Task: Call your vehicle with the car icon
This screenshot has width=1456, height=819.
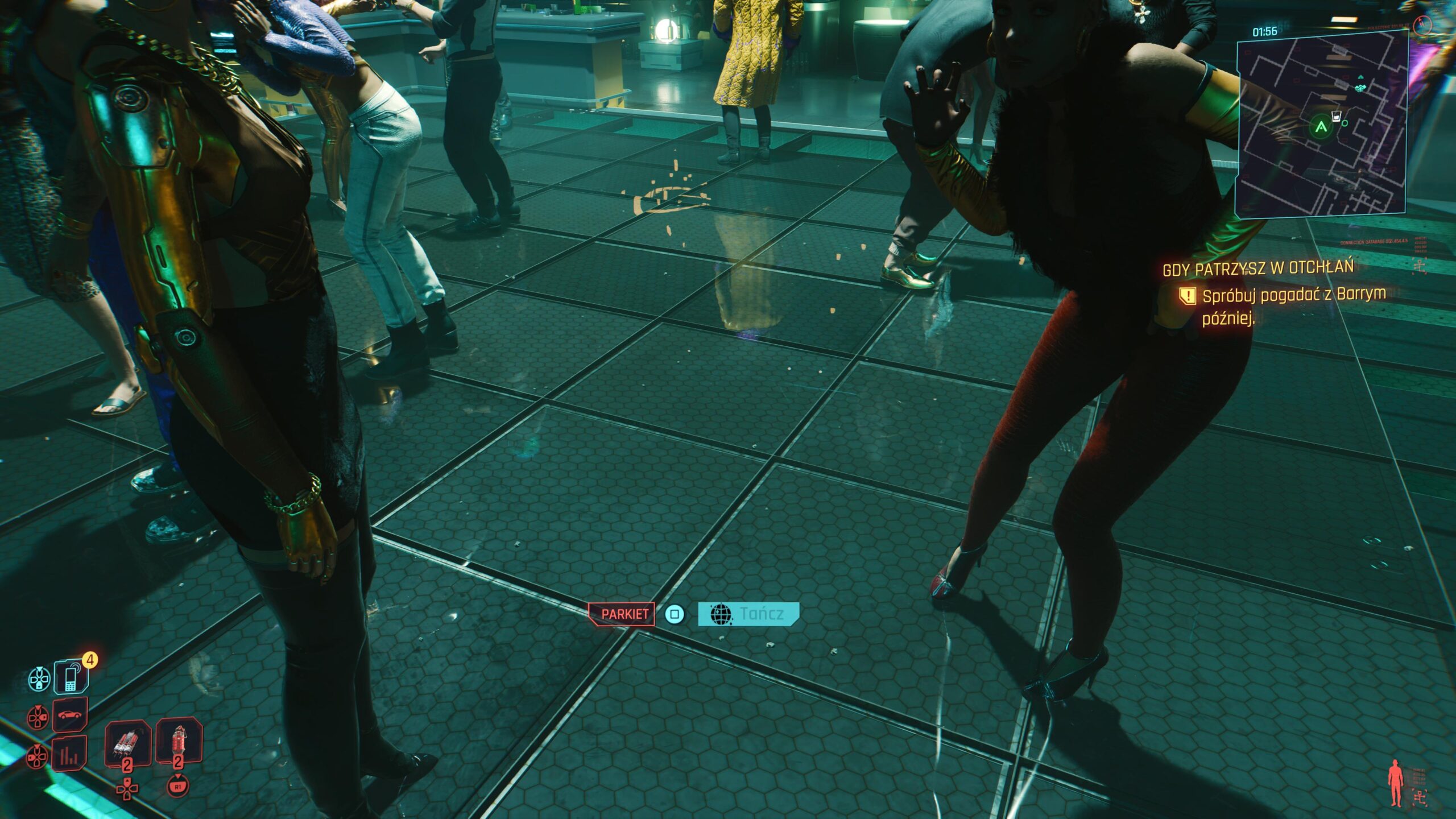Action: tap(70, 714)
